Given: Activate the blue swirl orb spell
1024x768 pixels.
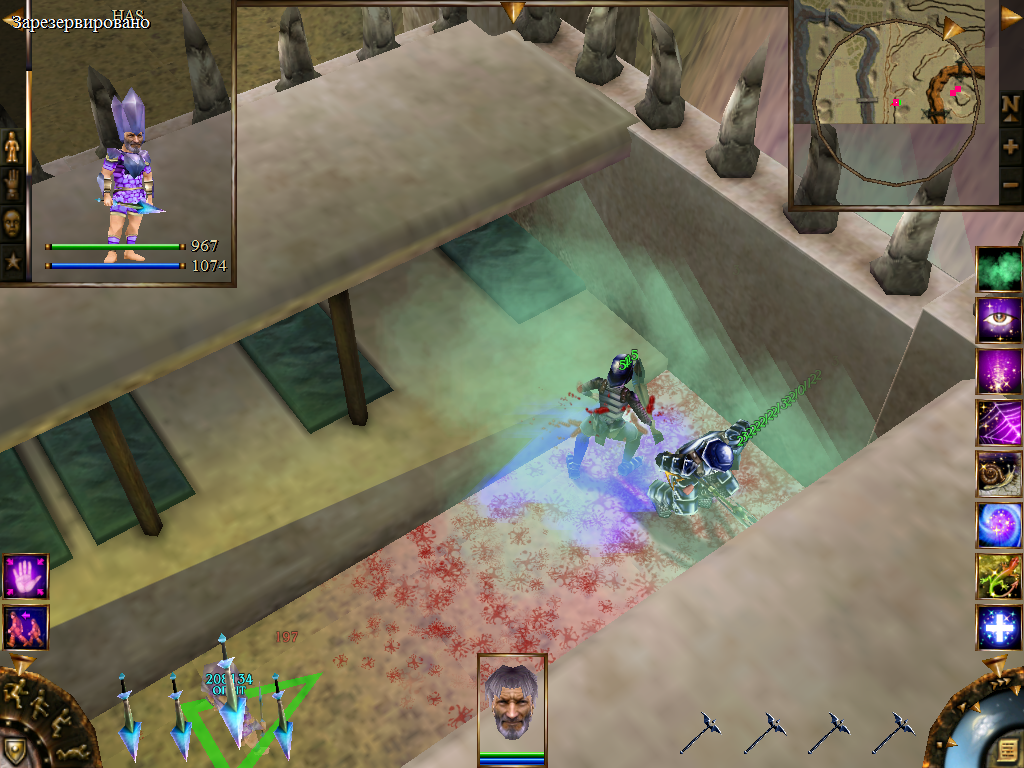Looking at the screenshot, I should tap(998, 525).
